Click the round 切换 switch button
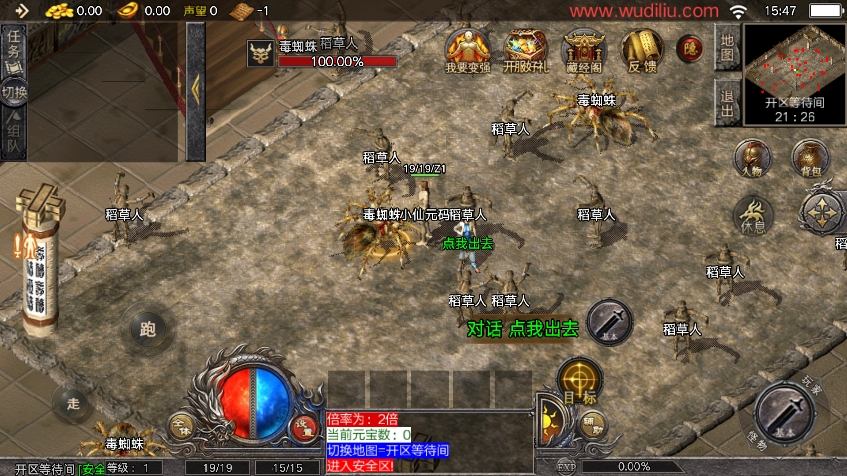This screenshot has width=847, height=476. point(14,92)
